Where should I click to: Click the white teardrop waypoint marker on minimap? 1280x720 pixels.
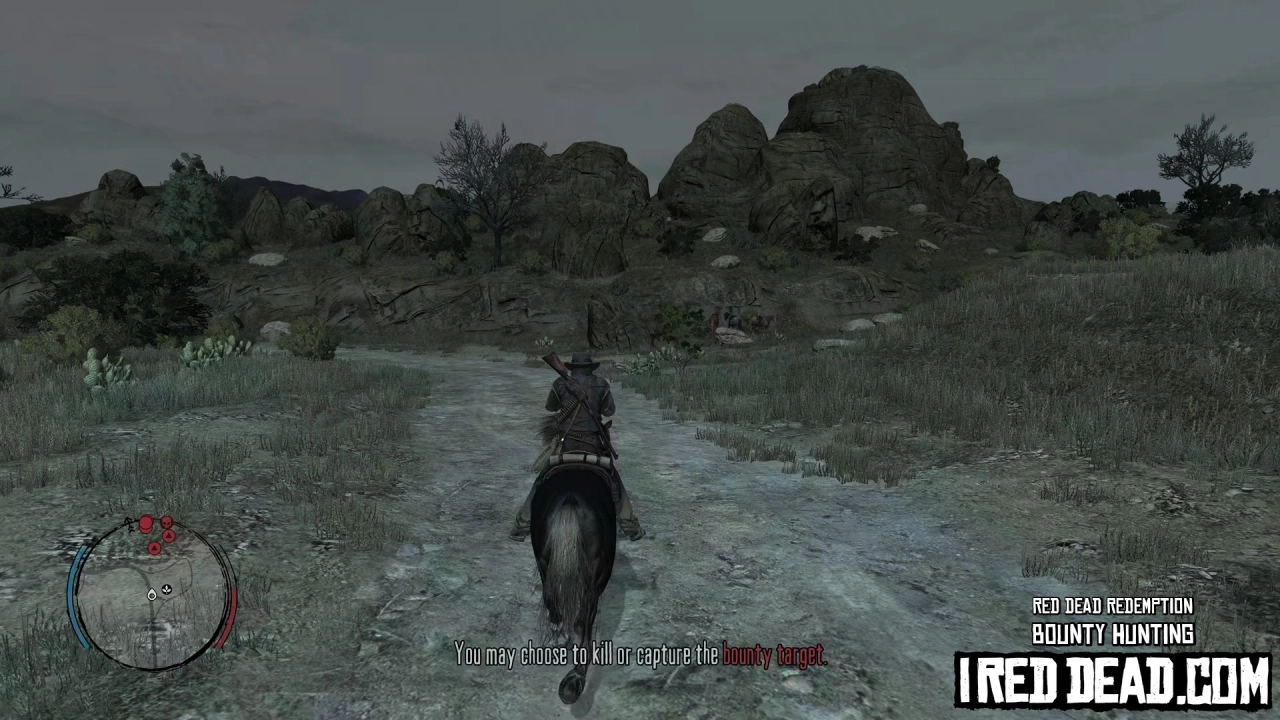coord(151,596)
